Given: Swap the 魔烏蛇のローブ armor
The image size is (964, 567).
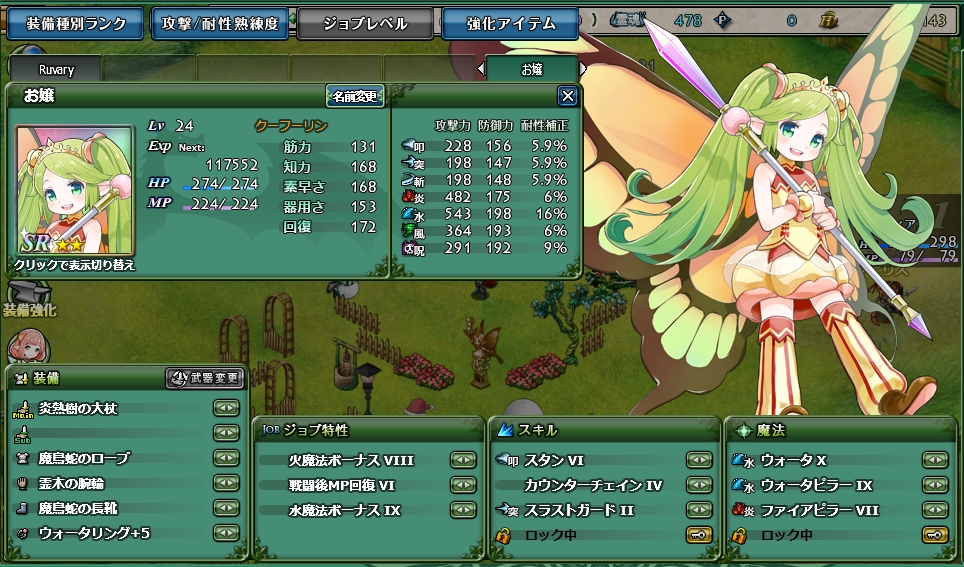Looking at the screenshot, I should (227, 458).
